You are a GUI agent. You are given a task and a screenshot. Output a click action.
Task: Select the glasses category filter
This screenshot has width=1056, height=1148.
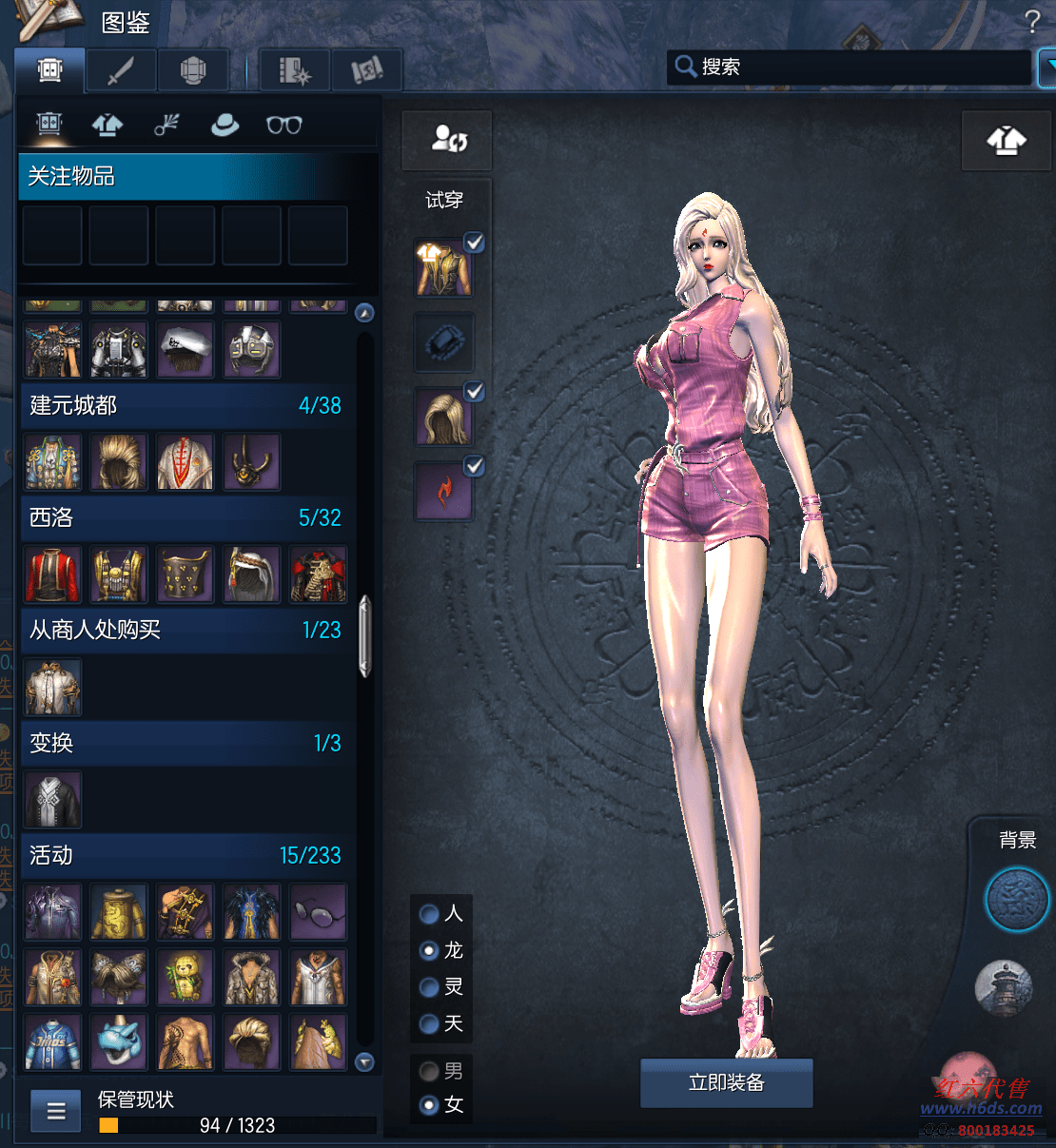click(x=284, y=125)
